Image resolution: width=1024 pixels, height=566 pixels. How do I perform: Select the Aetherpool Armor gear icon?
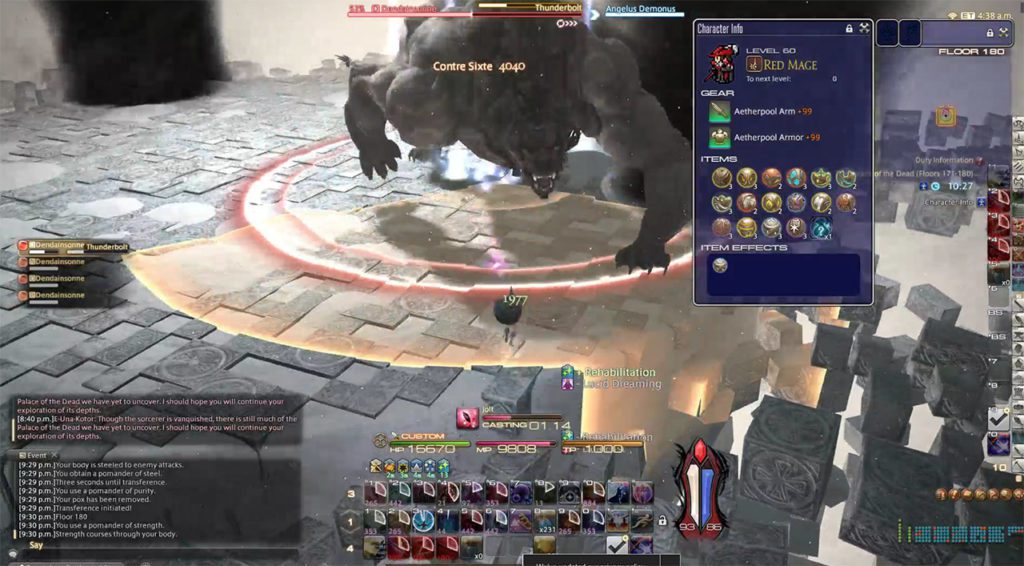720,137
